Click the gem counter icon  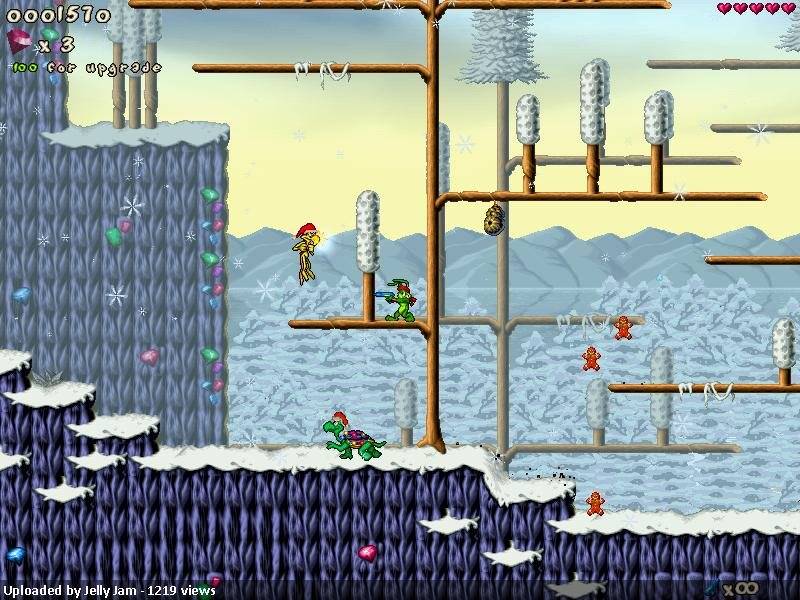click(x=20, y=42)
